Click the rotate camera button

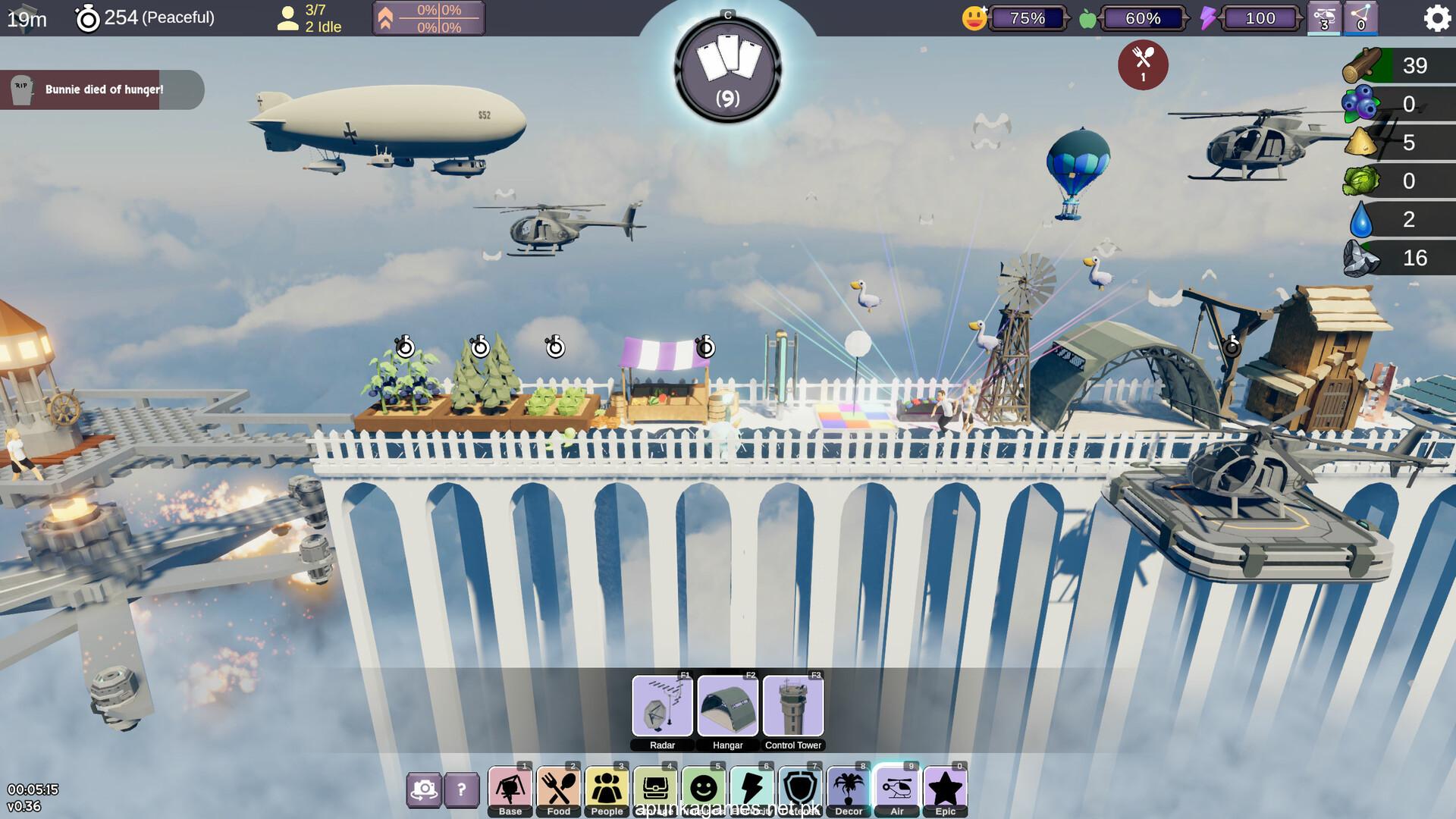(x=424, y=790)
